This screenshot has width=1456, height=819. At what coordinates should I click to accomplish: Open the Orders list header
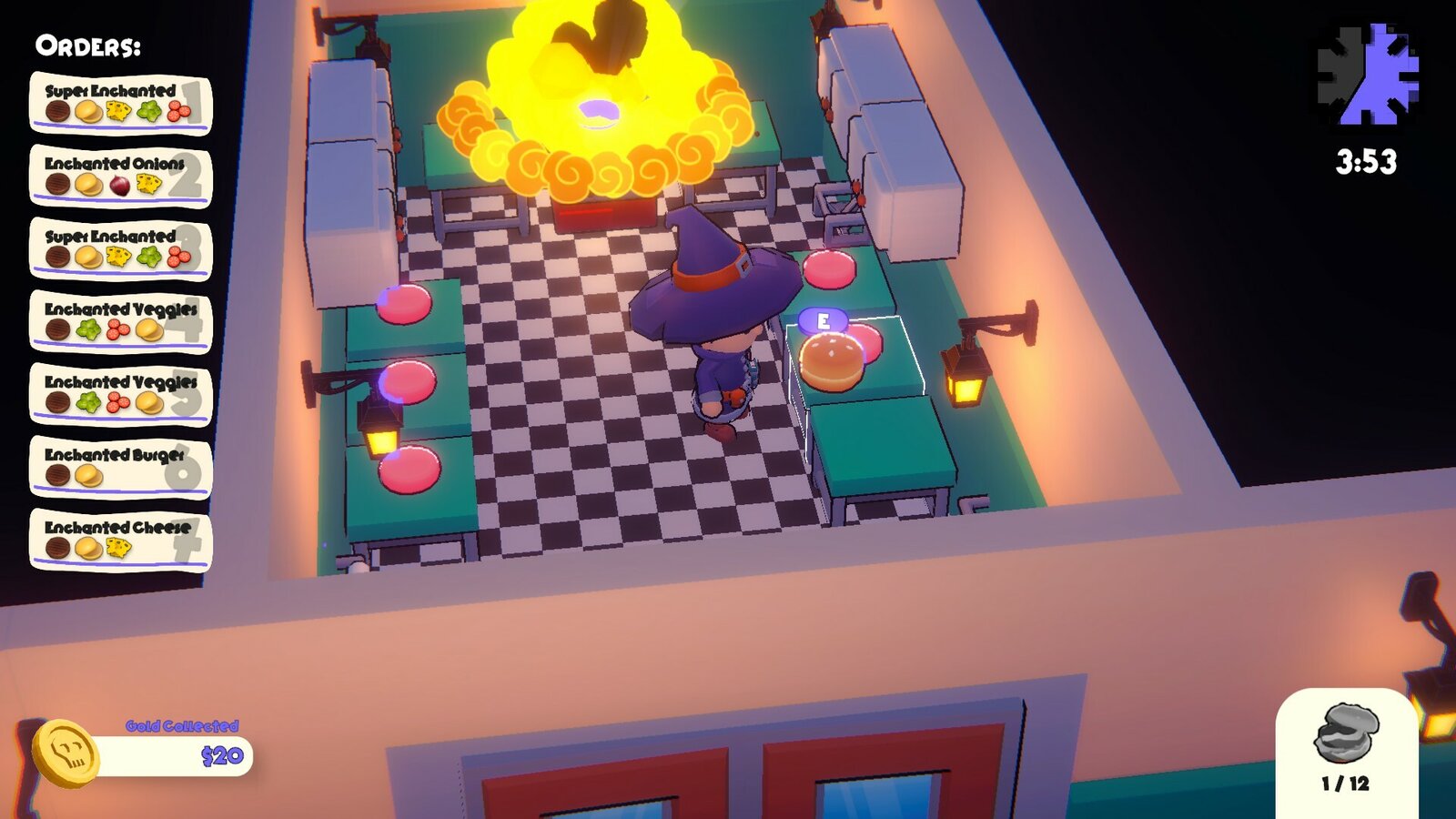[87, 48]
